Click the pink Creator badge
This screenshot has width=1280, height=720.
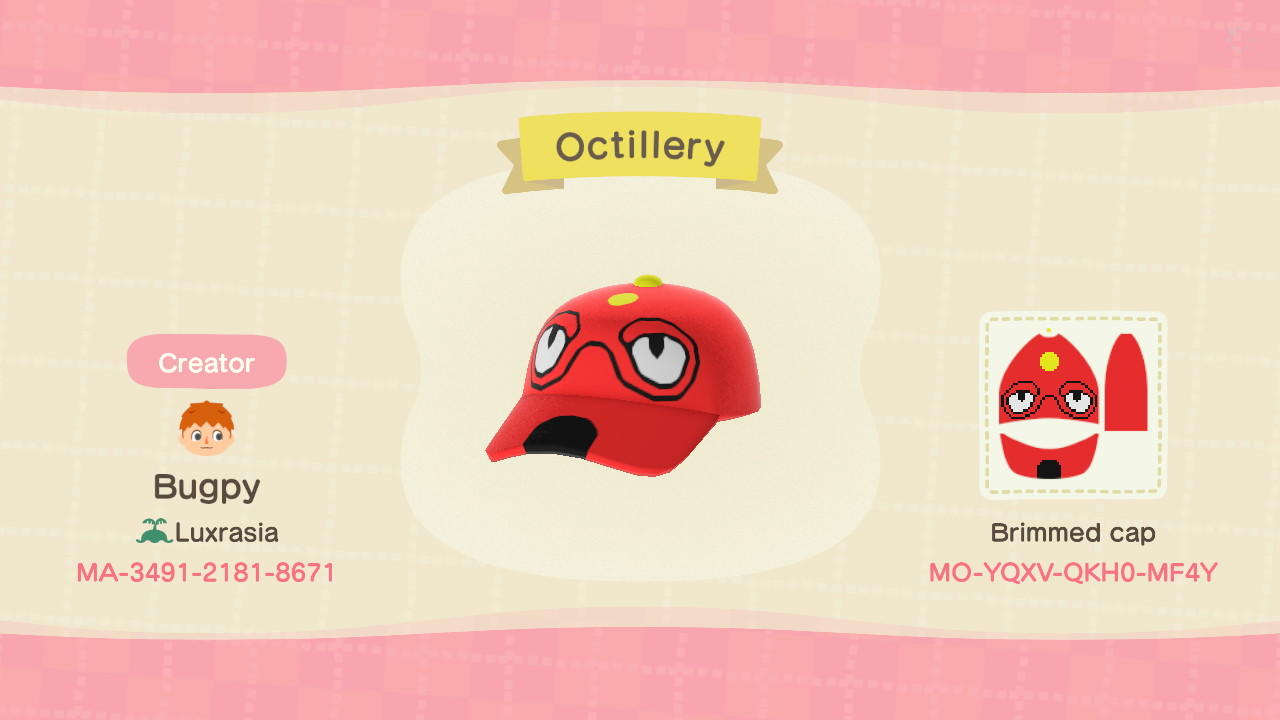tap(206, 362)
